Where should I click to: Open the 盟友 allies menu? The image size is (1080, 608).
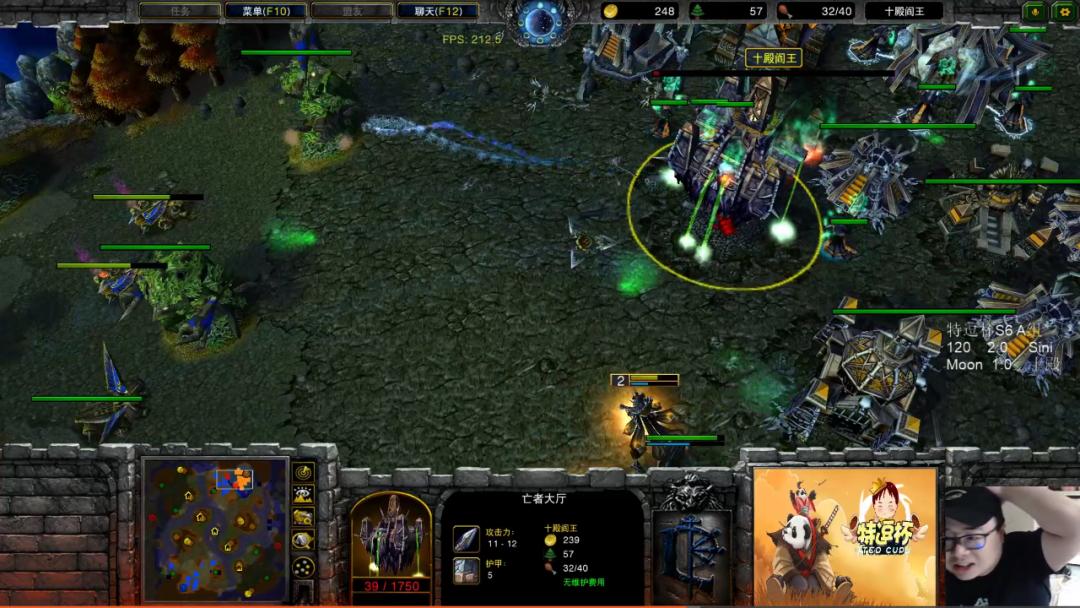[351, 11]
